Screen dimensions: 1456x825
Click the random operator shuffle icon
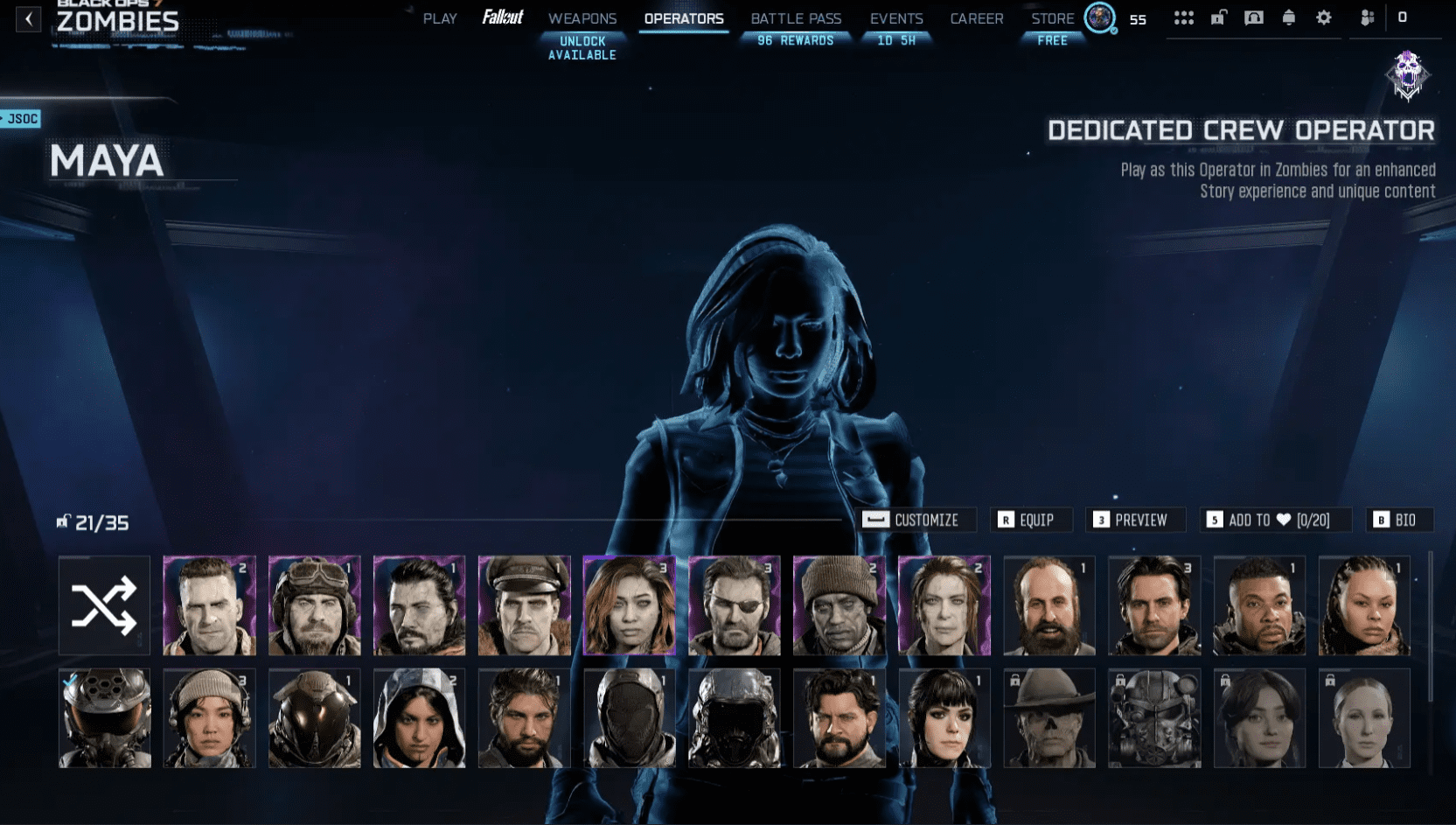pos(103,605)
